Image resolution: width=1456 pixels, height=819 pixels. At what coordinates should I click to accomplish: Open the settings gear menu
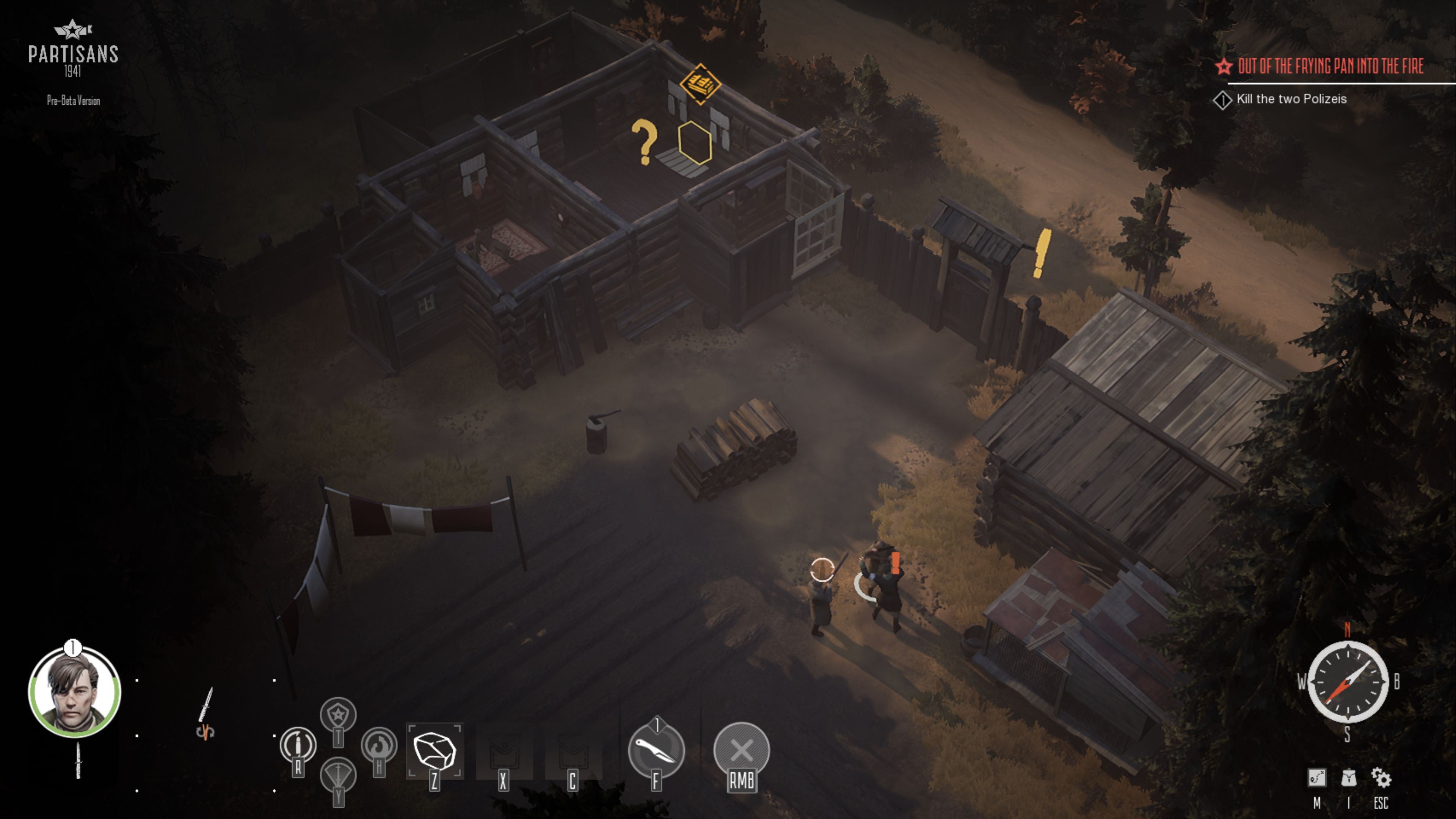pyautogui.click(x=1381, y=778)
